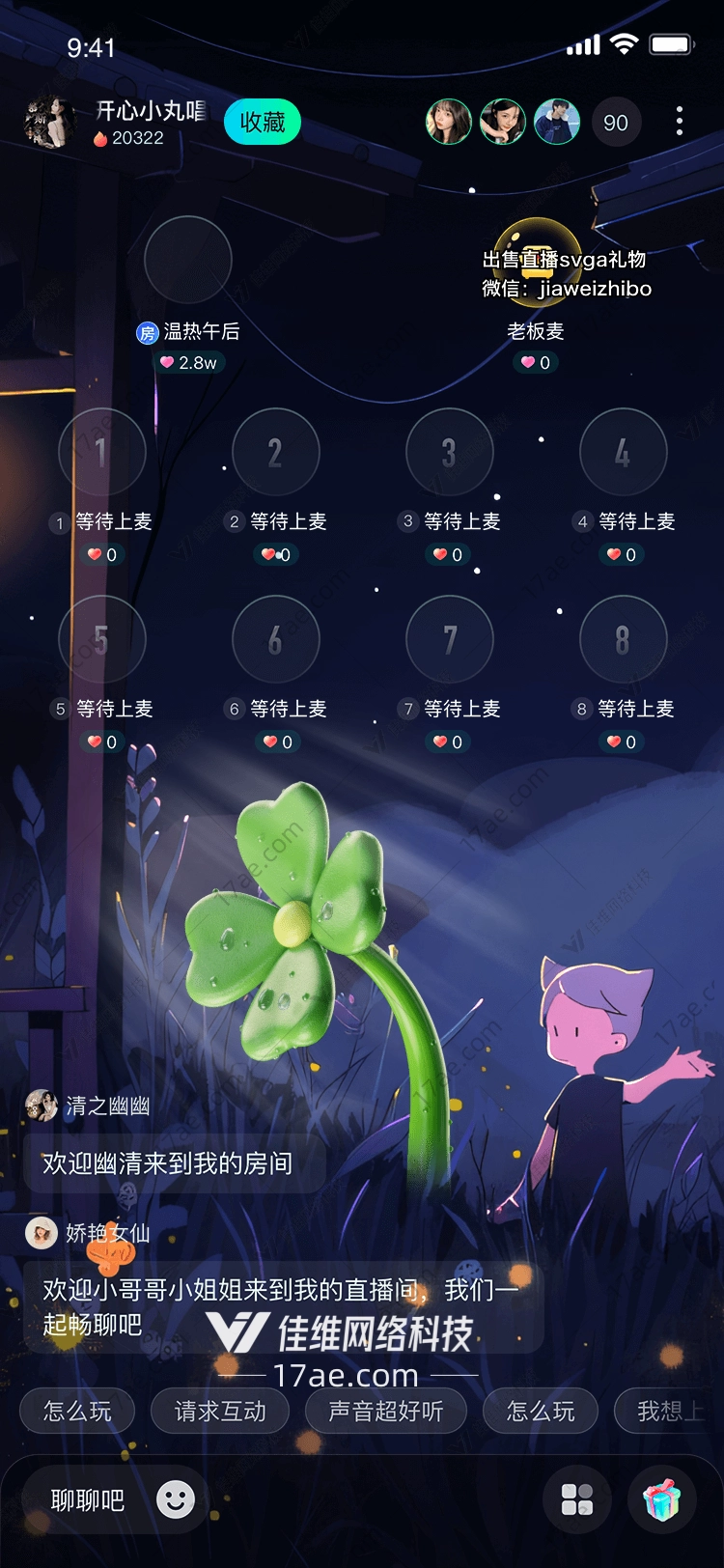Screen dimensions: 724x1568
Task: Open the three-dot more menu
Action: tap(680, 121)
